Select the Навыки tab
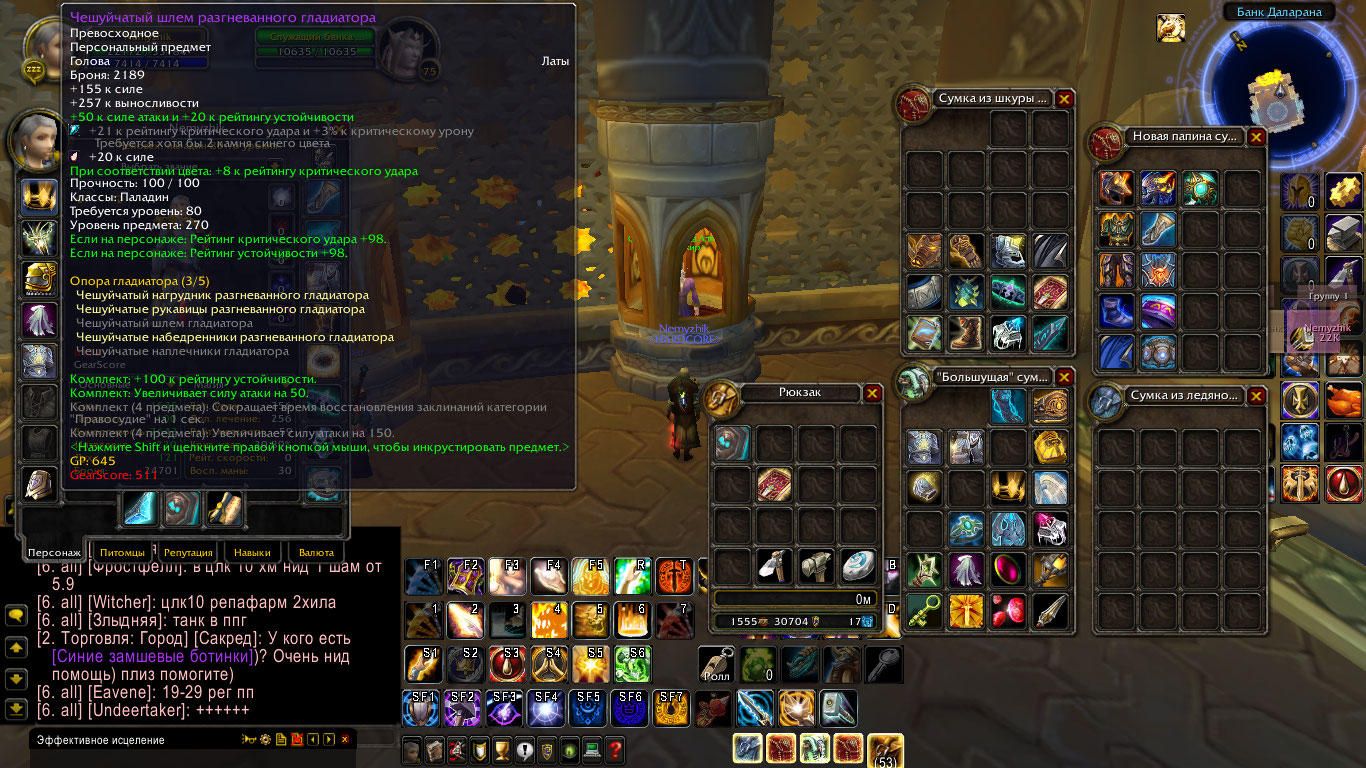The image size is (1366, 768). tap(252, 552)
